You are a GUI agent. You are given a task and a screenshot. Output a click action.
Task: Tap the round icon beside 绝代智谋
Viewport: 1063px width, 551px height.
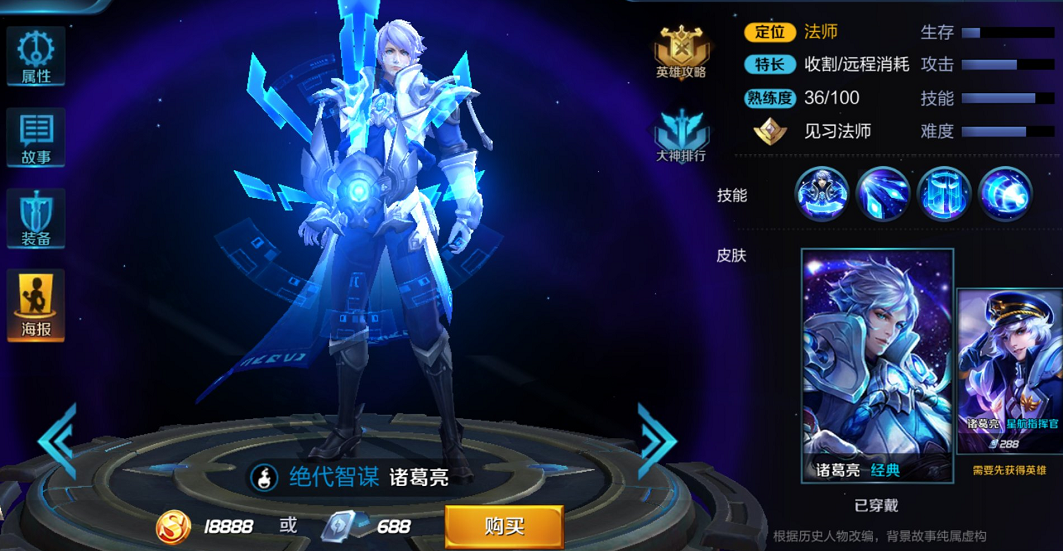[x=263, y=477]
